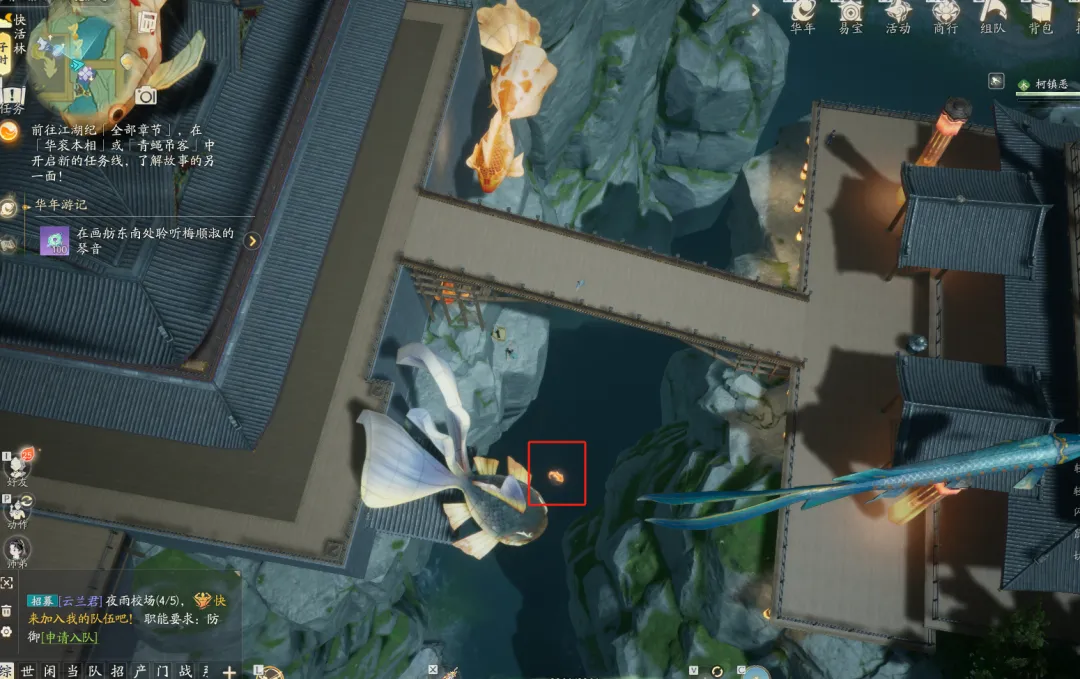Add a chat channel with the plus button
This screenshot has height=679, width=1080.
pos(229,671)
